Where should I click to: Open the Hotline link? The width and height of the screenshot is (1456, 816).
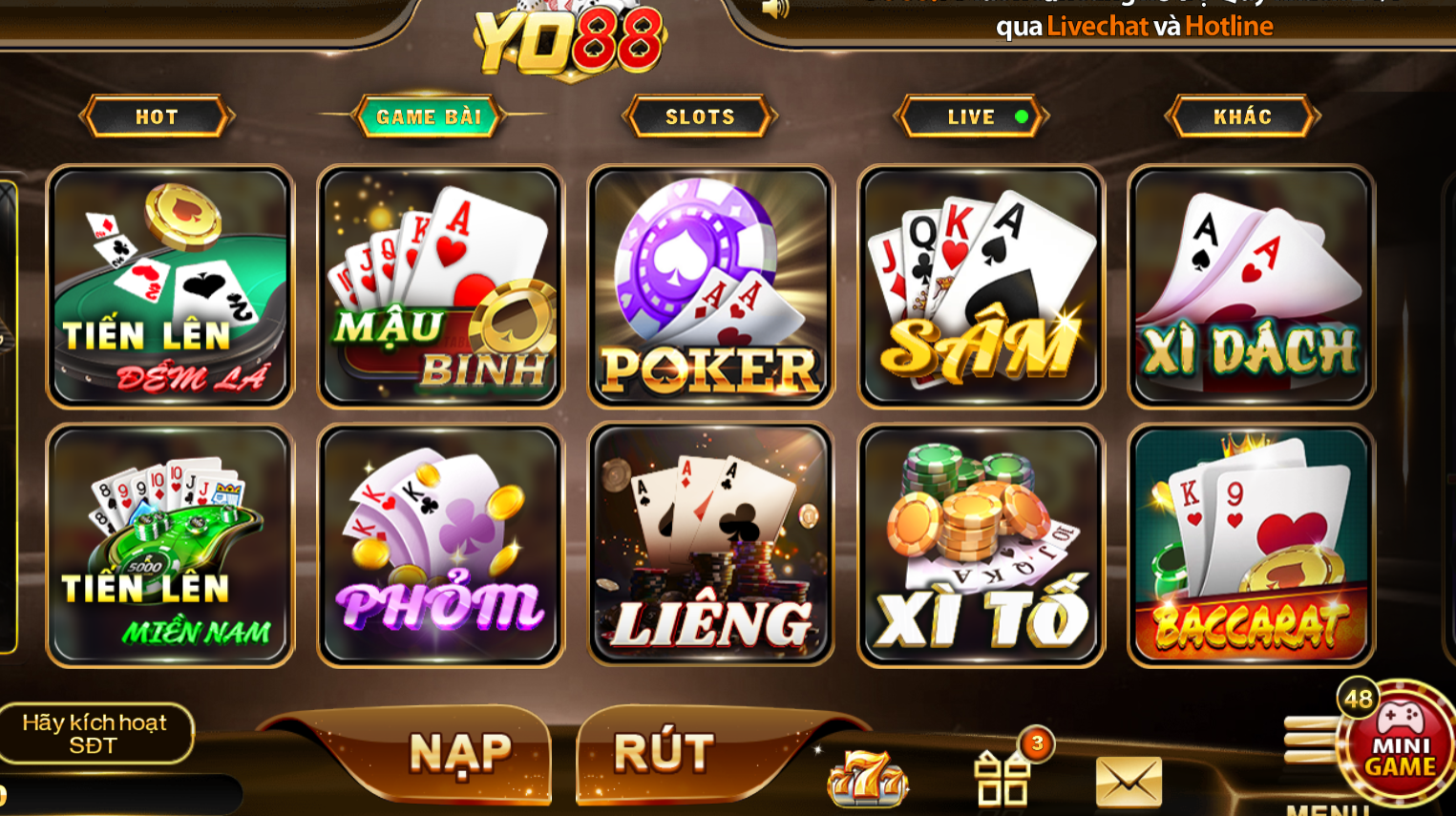point(1229,27)
